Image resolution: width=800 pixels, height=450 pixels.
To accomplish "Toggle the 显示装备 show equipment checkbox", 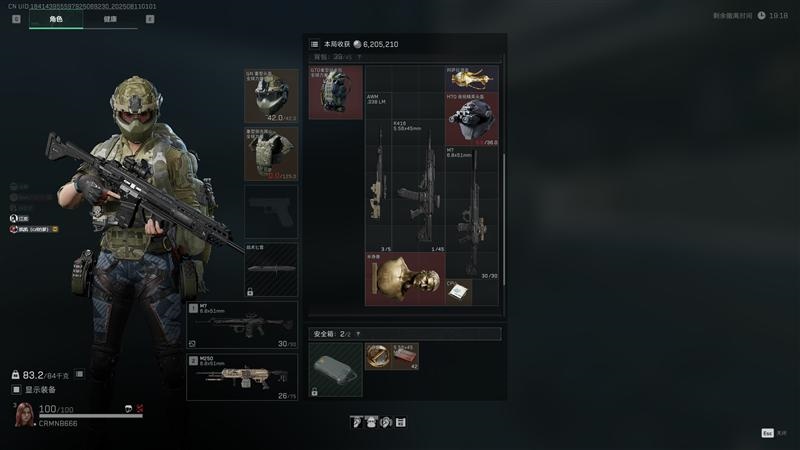I will click(x=16, y=389).
